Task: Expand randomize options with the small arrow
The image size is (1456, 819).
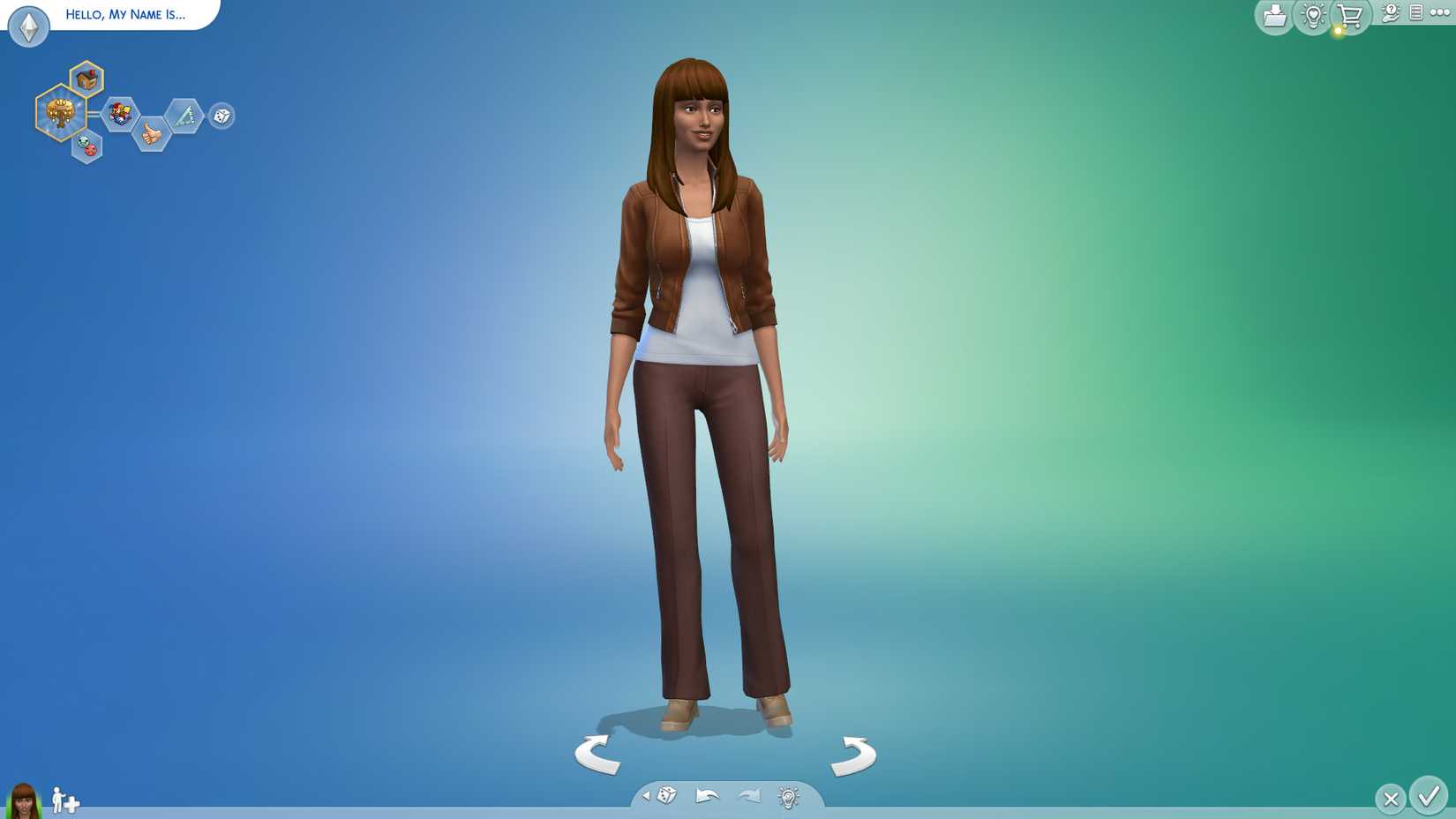Action: (646, 797)
